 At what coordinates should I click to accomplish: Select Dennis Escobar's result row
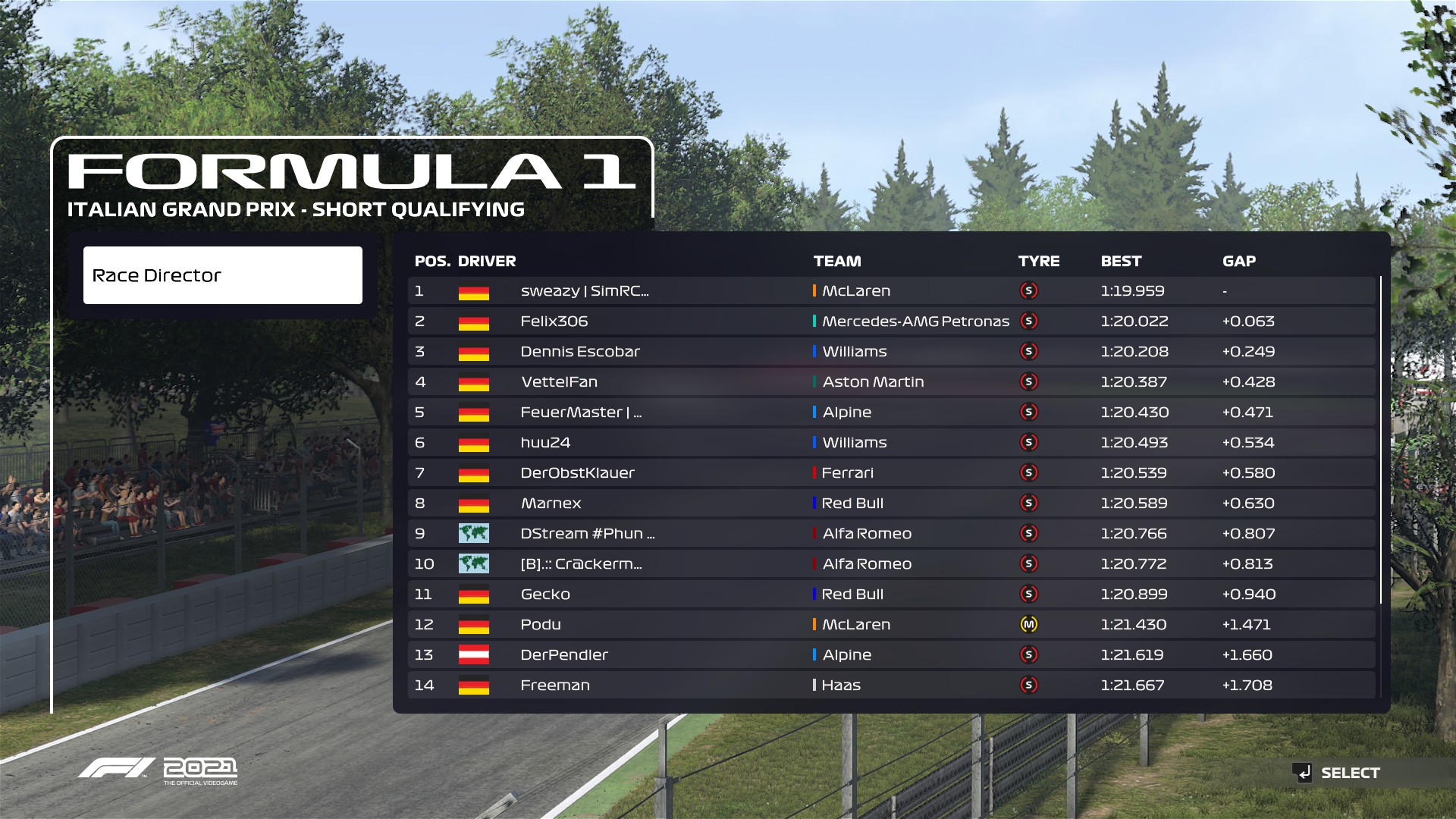click(580, 352)
